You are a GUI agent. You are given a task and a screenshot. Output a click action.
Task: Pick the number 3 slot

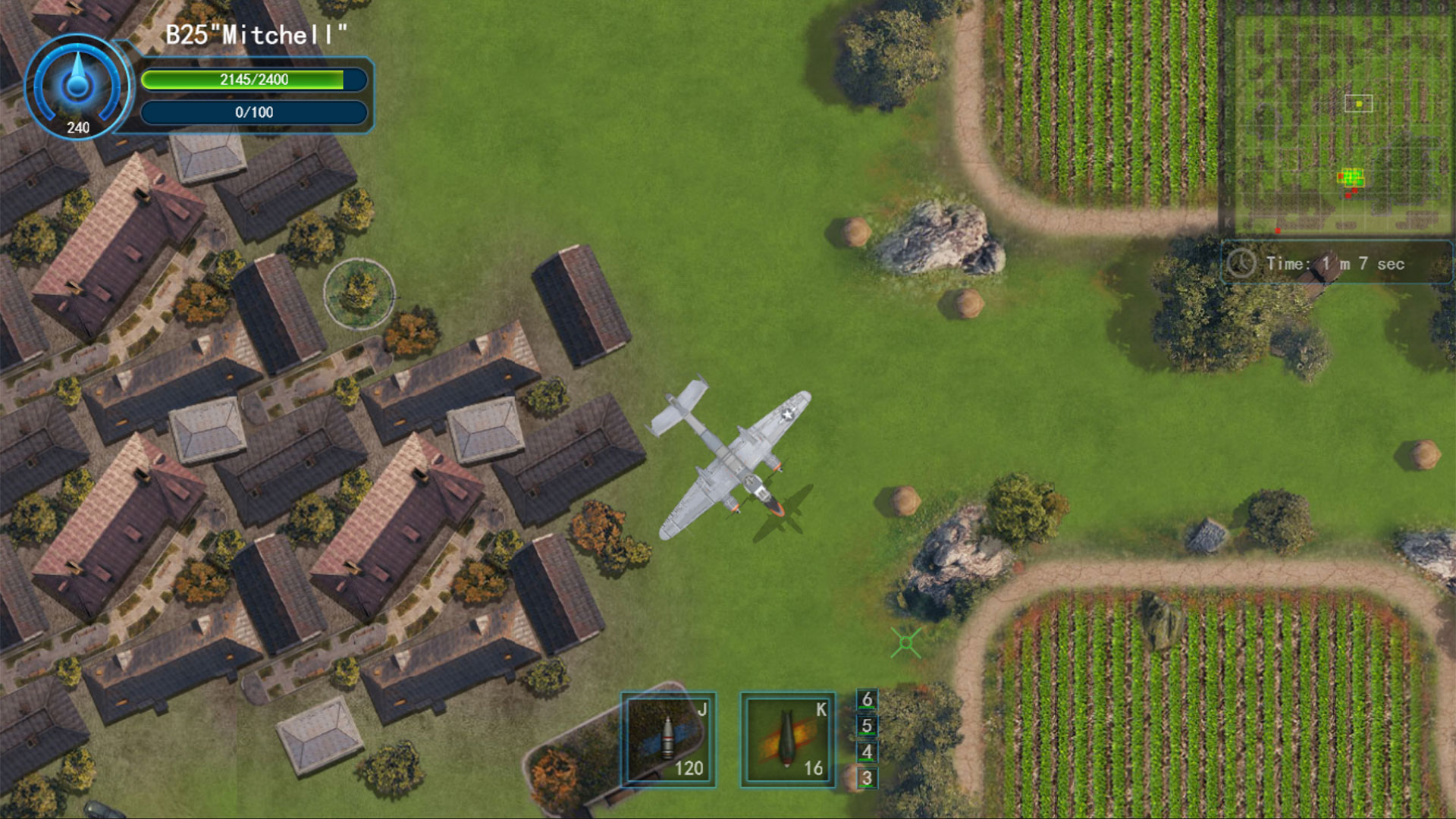[x=867, y=778]
